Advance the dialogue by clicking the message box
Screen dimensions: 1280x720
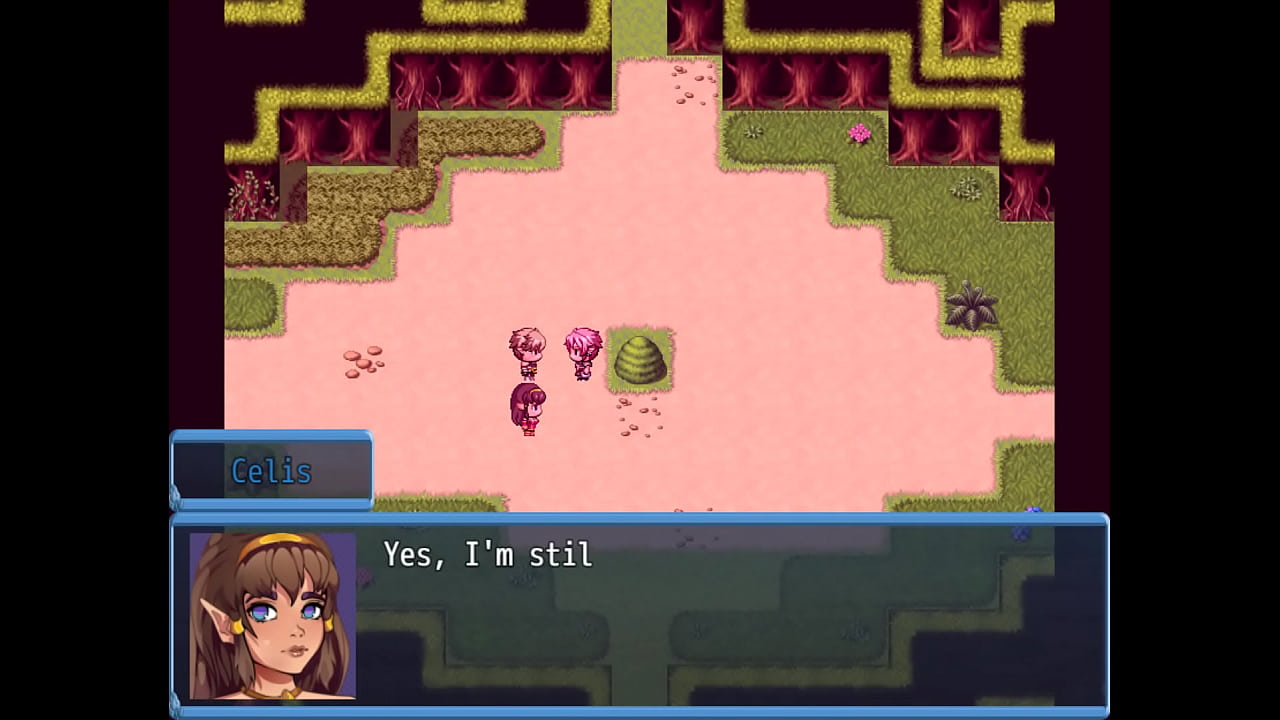coord(700,620)
